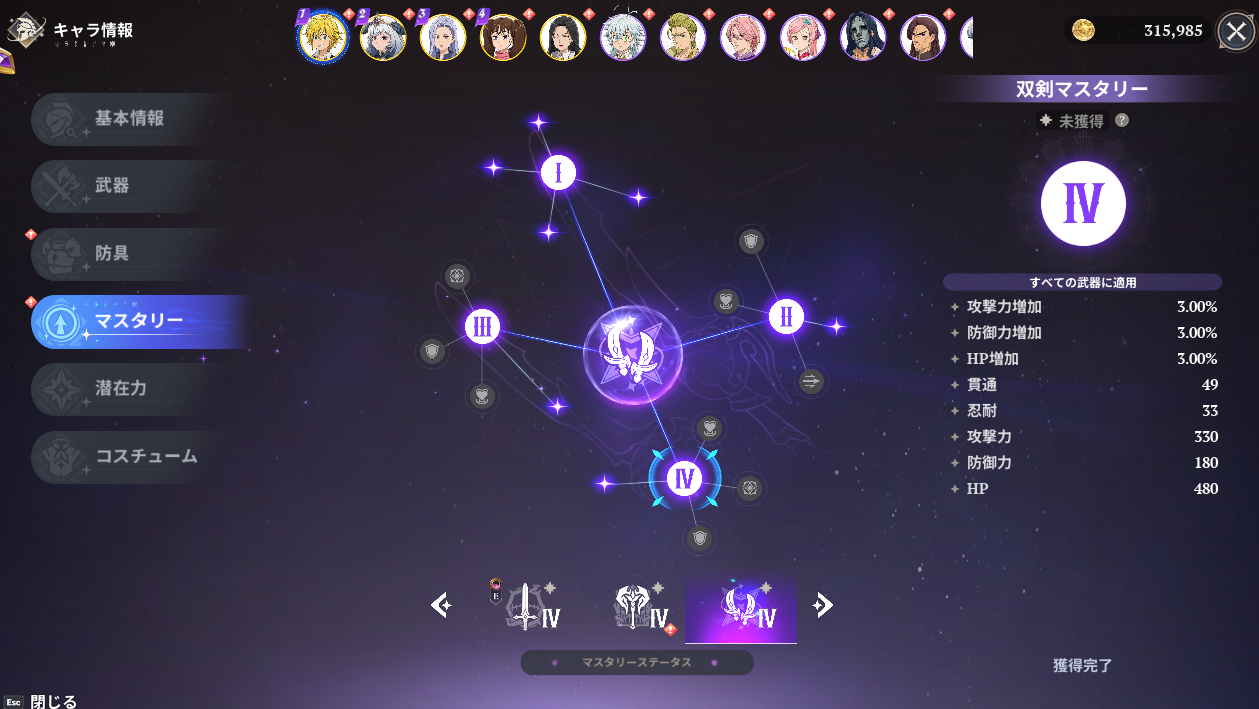
Task: Click the central dual-sword mastery orb
Action: tap(632, 355)
